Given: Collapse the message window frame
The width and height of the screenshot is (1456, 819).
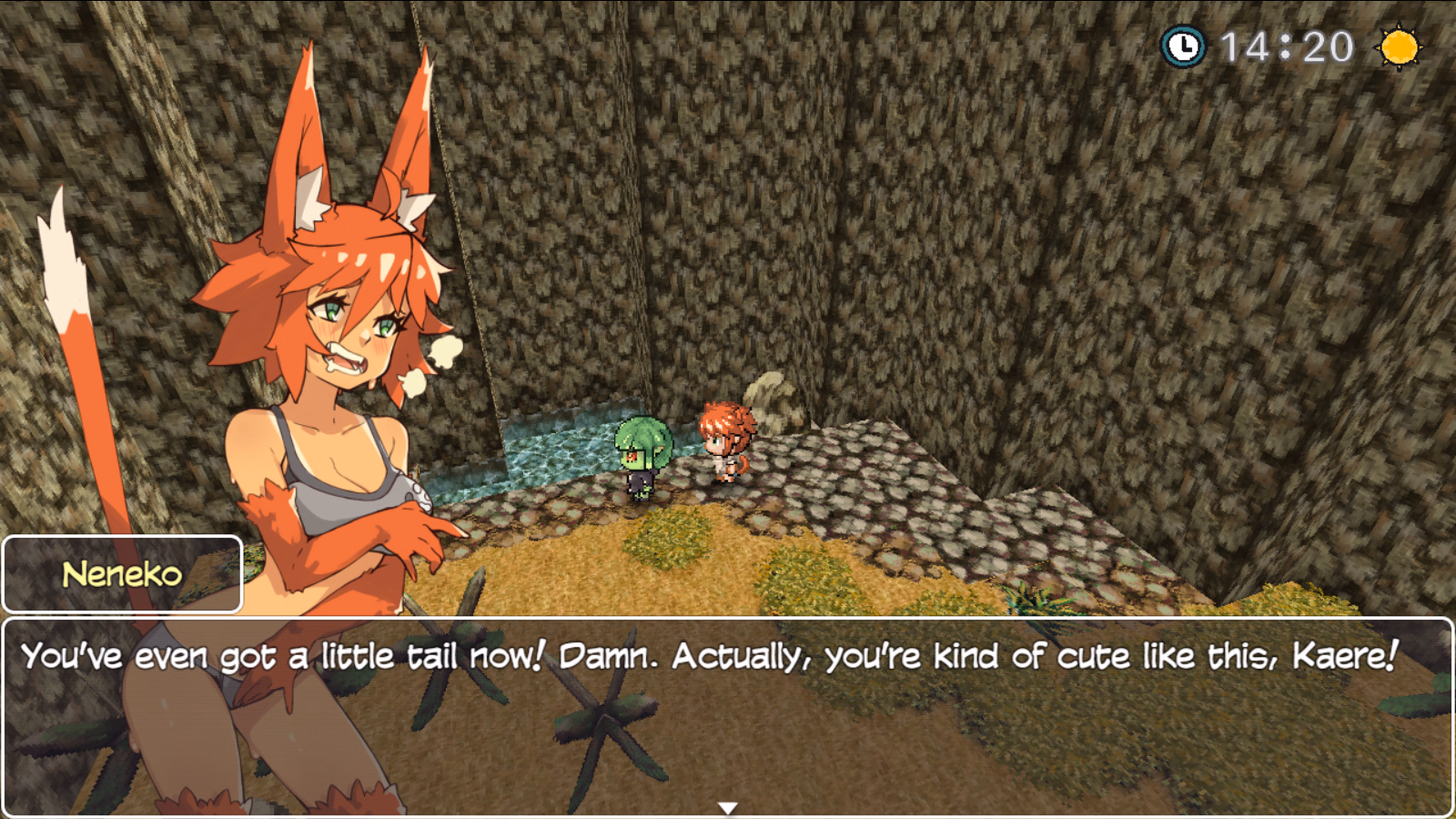Looking at the screenshot, I should tap(728, 714).
